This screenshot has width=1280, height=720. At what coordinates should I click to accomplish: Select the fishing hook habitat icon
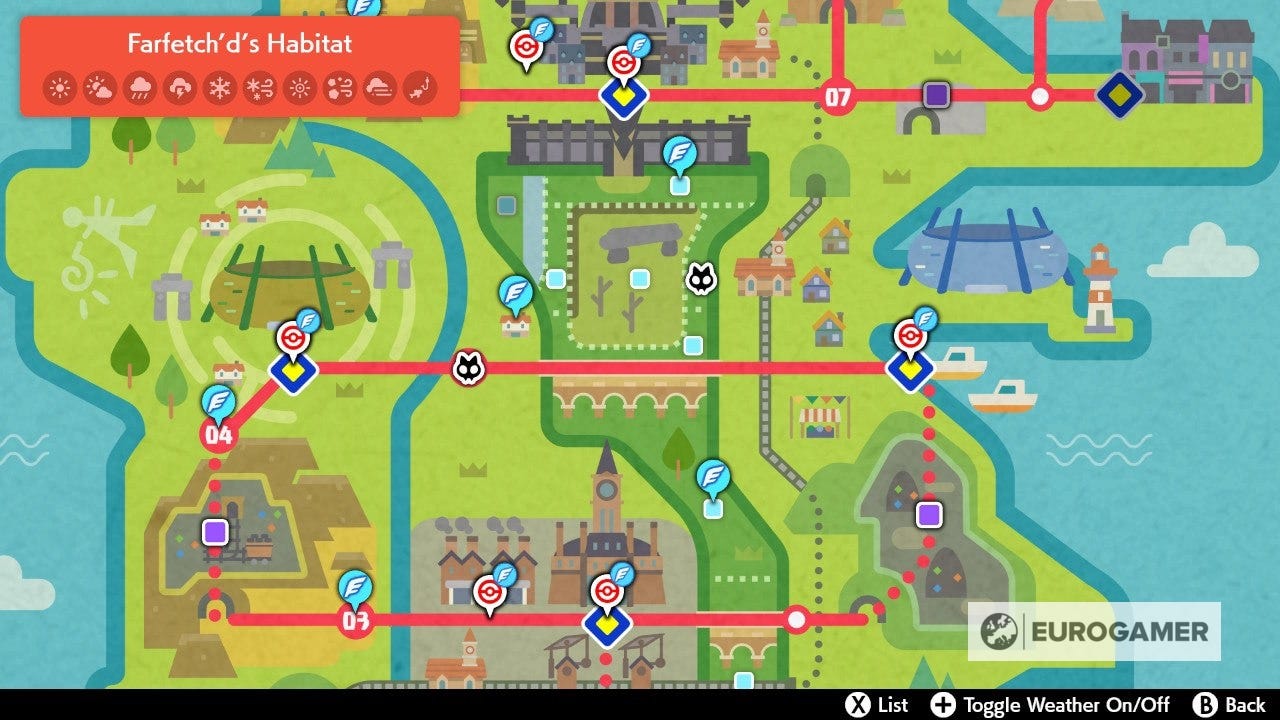418,86
